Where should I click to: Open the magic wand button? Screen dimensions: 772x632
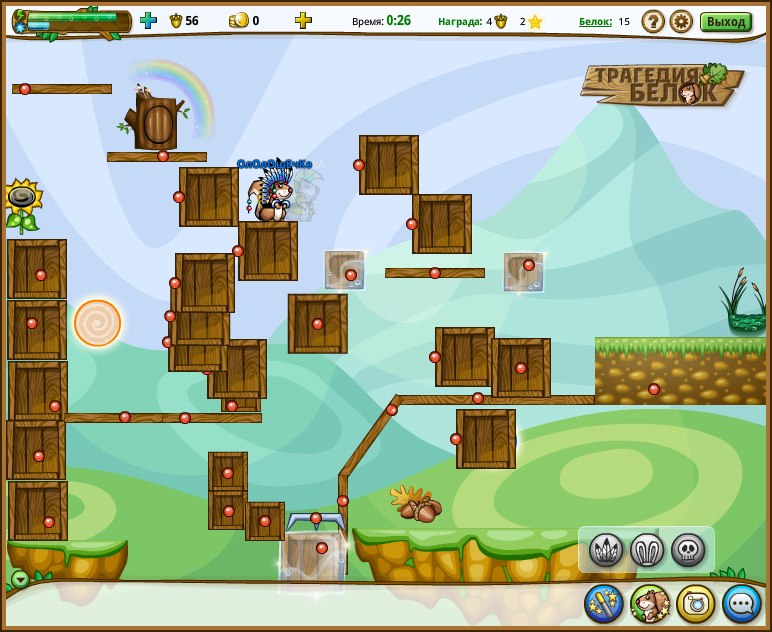point(604,603)
